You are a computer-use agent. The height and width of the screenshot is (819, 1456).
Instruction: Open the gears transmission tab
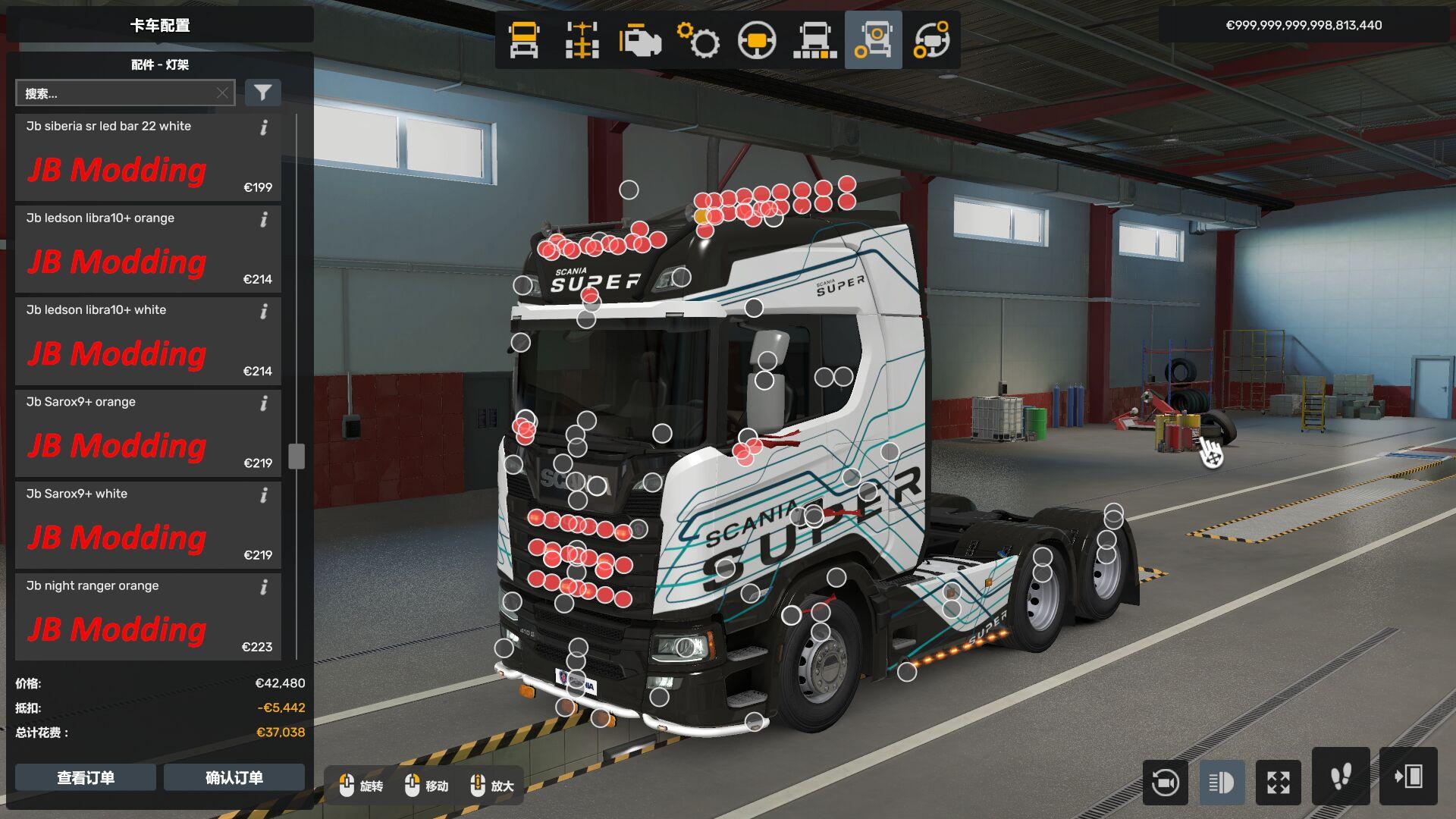(698, 40)
